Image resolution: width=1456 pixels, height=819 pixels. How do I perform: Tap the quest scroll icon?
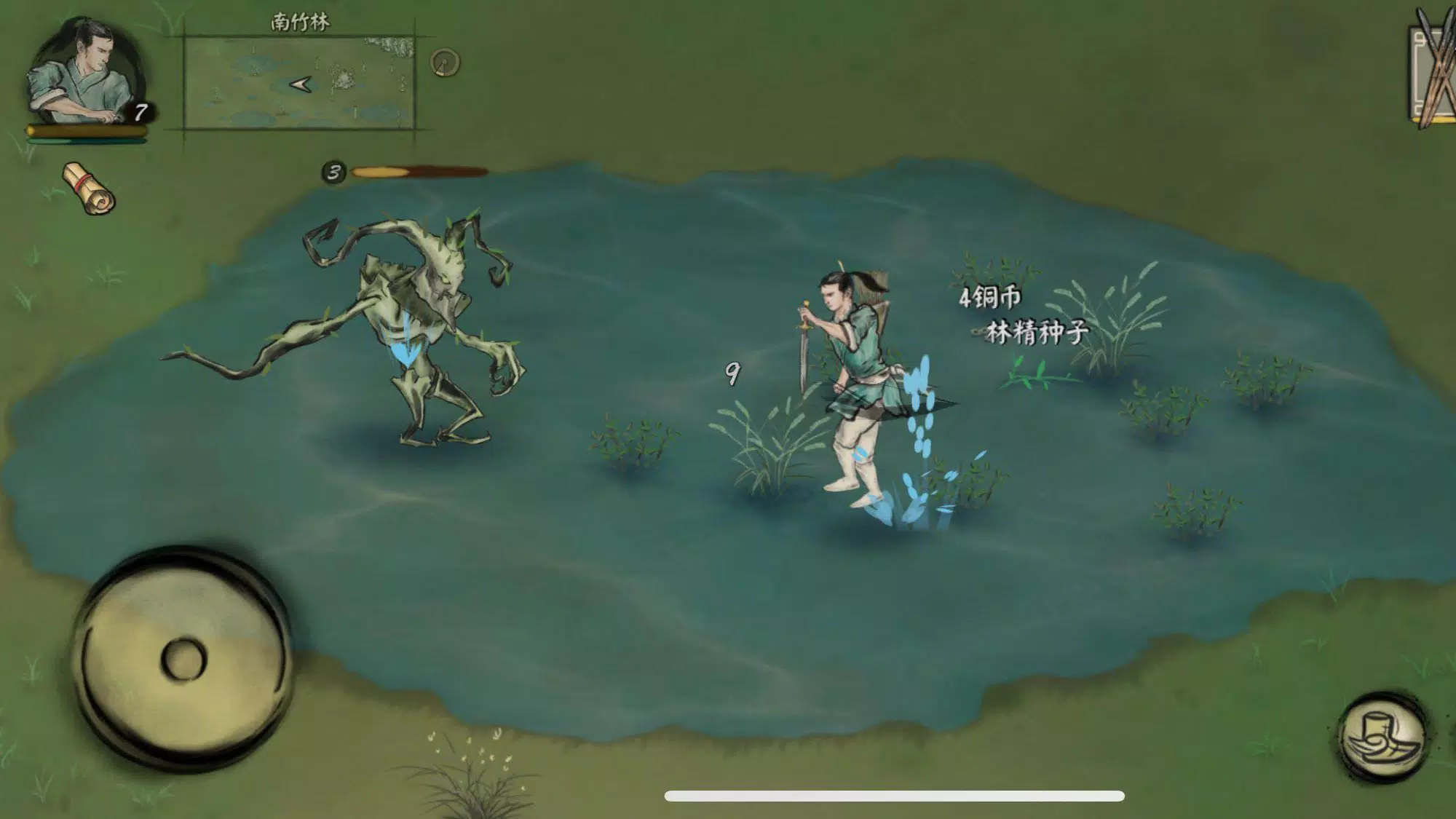tap(87, 186)
